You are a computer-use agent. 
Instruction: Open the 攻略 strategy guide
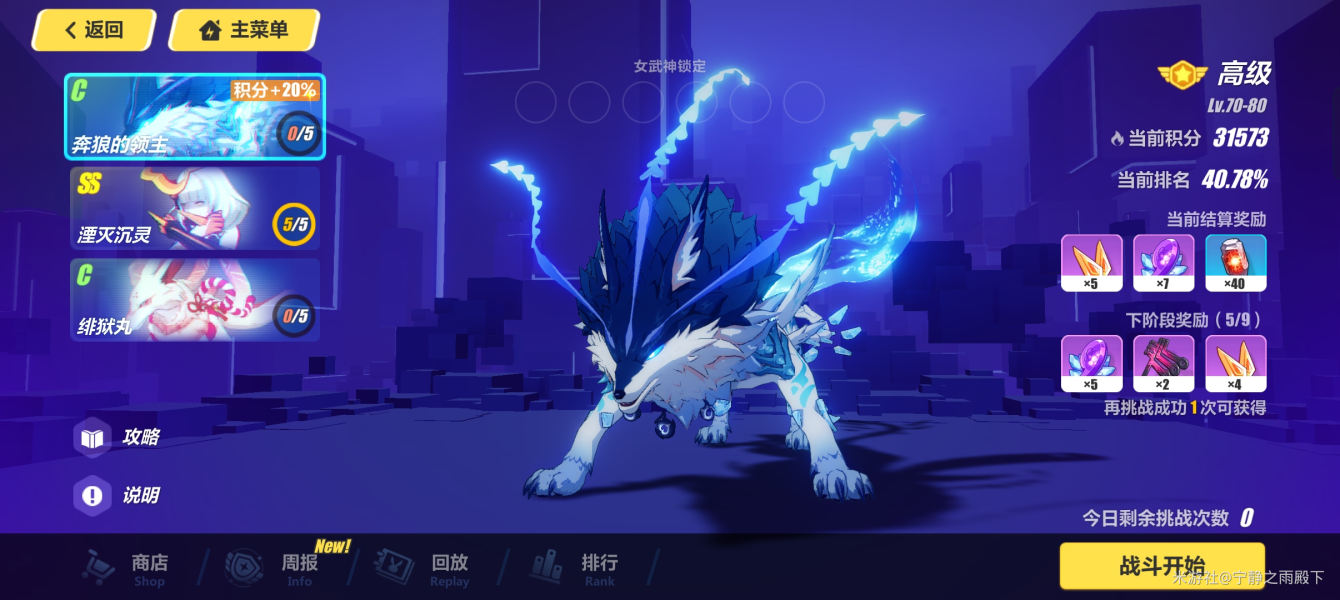coord(120,438)
